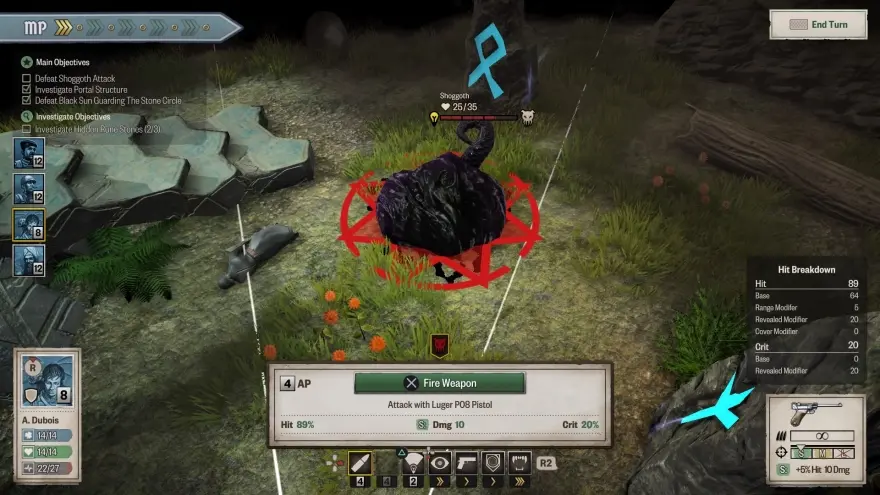Image resolution: width=880 pixels, height=495 pixels.
Task: Use the fanged jaws ability icon
Action: [x=517, y=462]
